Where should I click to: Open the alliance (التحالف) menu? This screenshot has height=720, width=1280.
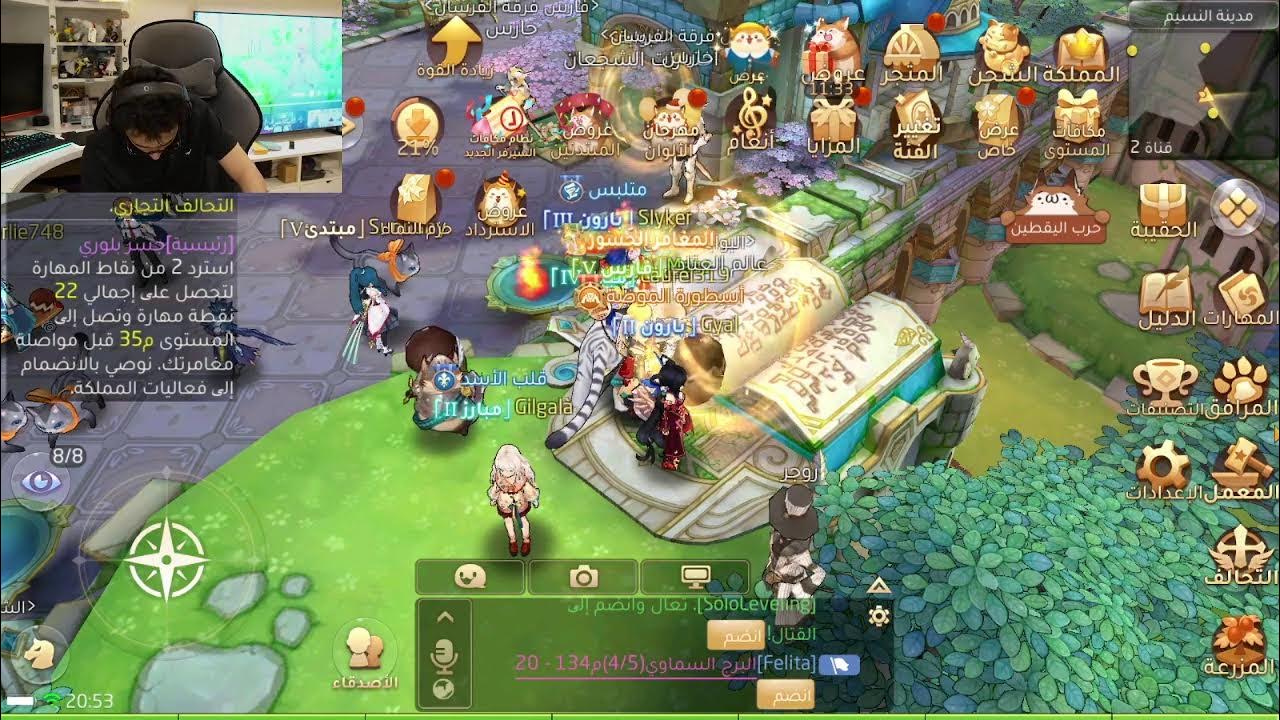click(x=1242, y=555)
